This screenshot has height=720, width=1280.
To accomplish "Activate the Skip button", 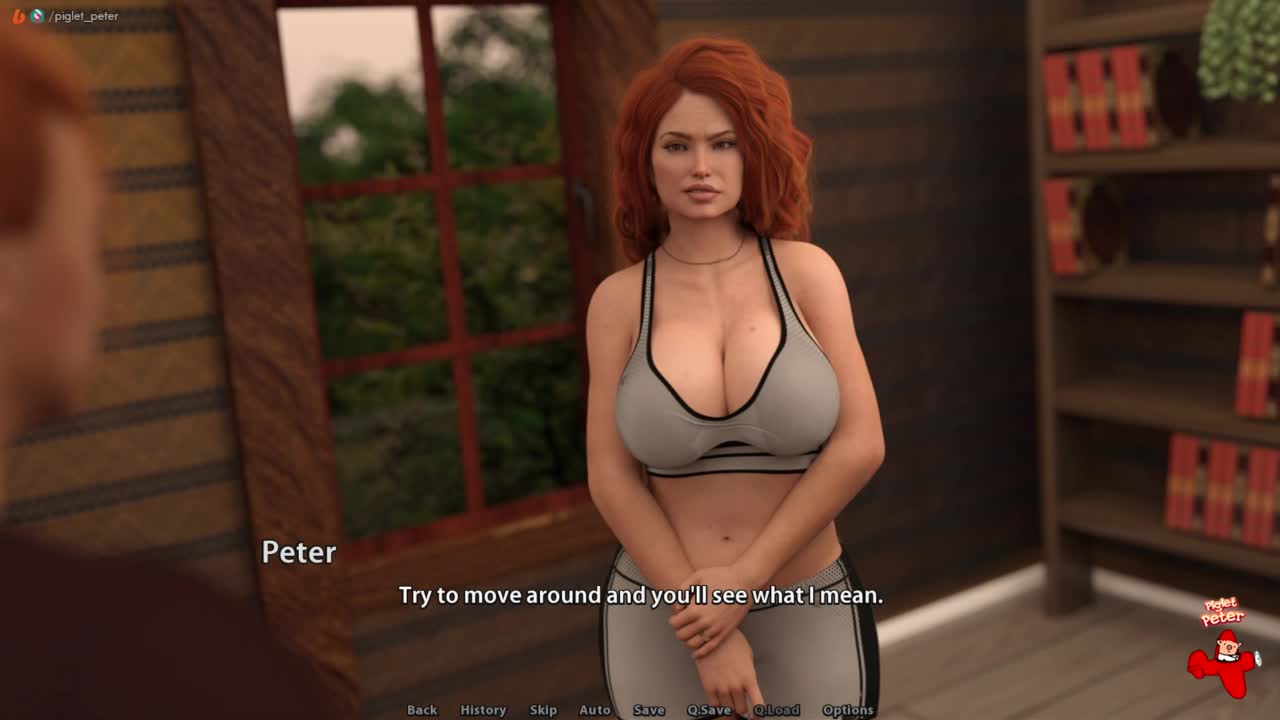I will [543, 710].
